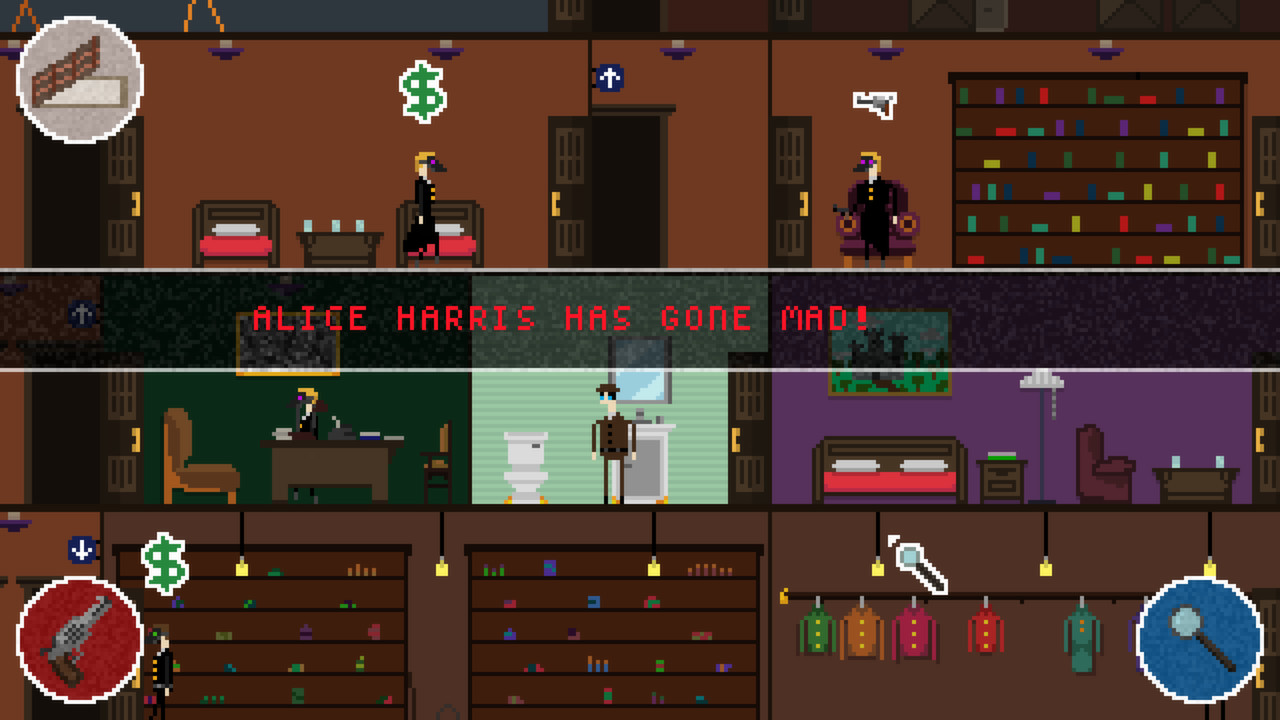Click the fence icon in the top-left circle
Viewport: 1280px width, 720px height.
(x=80, y=78)
